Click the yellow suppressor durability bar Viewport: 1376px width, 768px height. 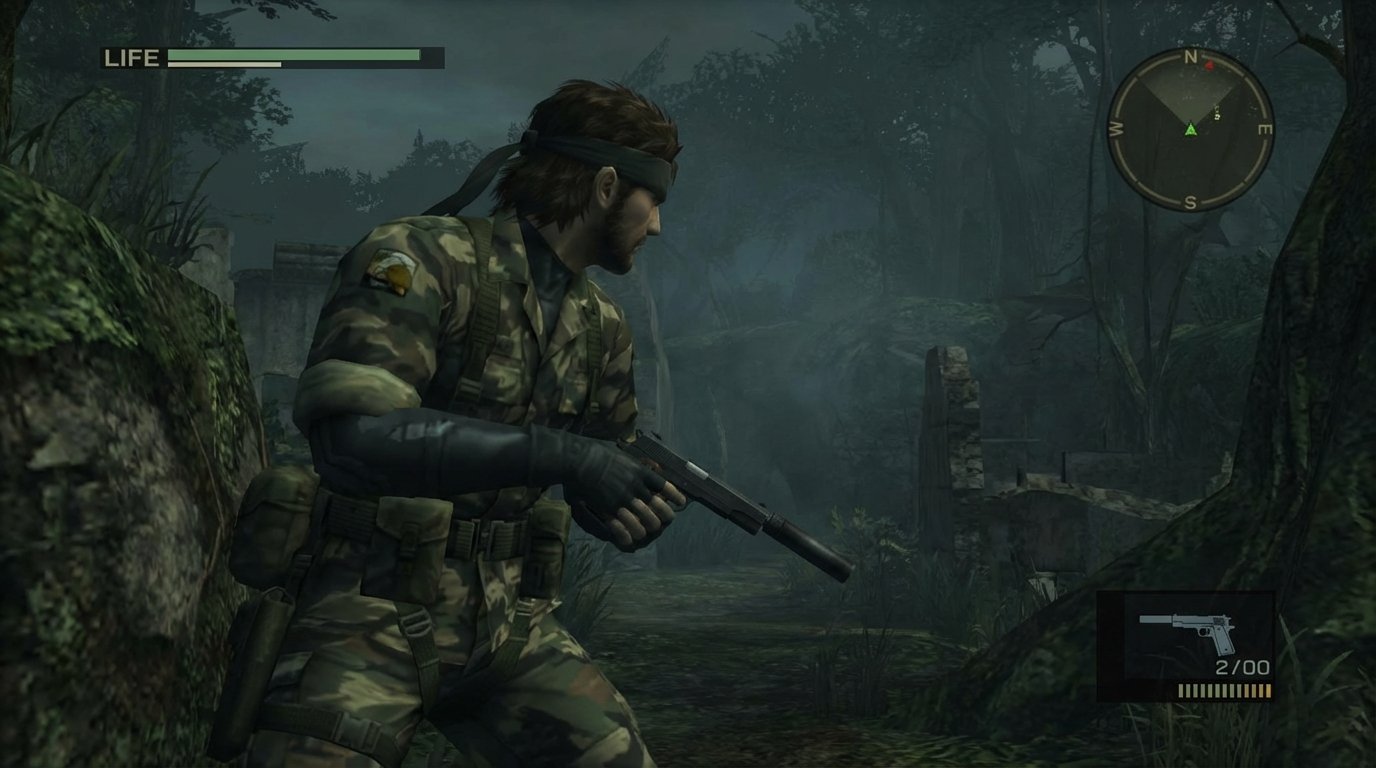click(x=1225, y=690)
